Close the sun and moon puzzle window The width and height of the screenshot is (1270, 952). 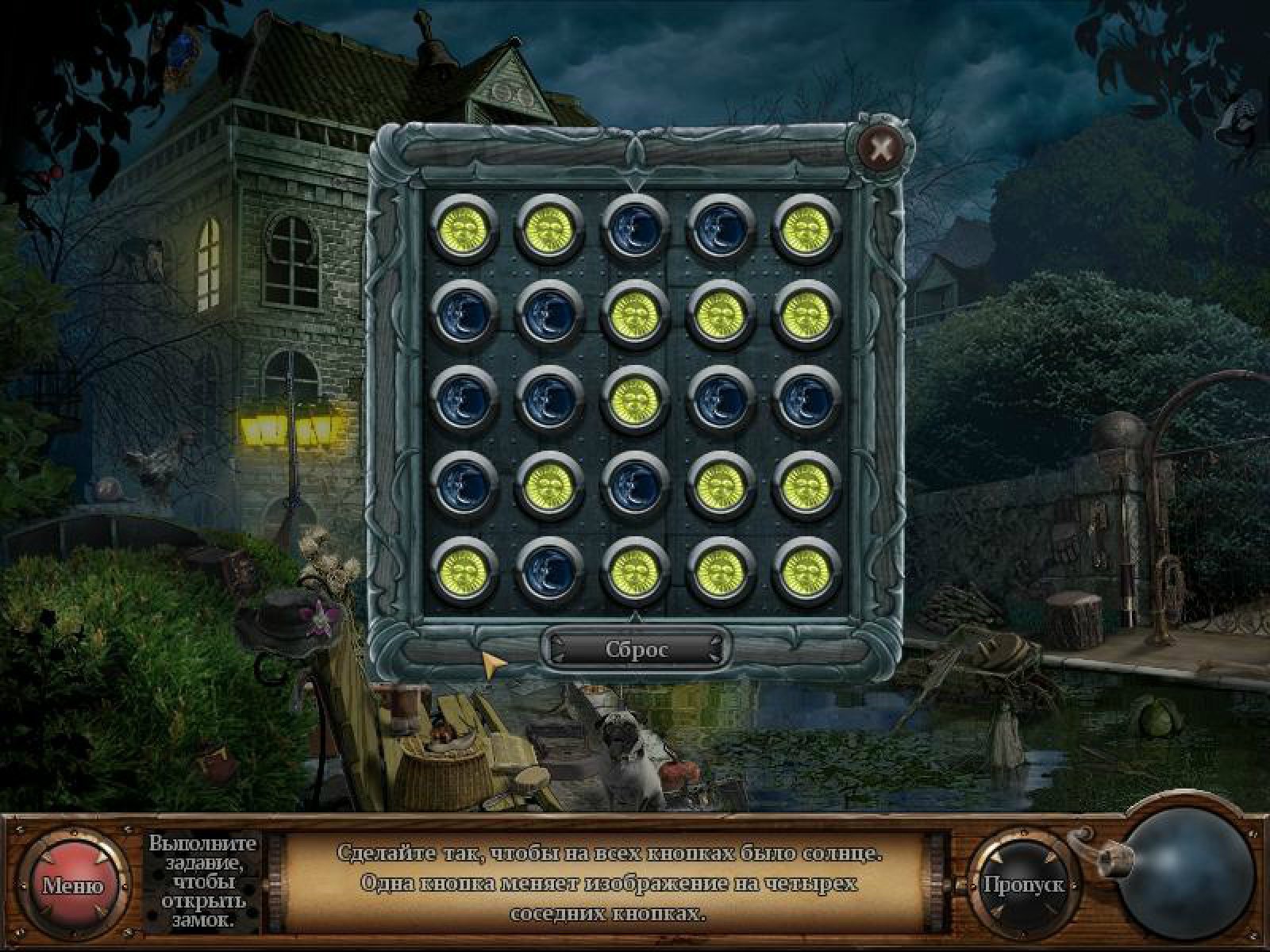[x=879, y=148]
